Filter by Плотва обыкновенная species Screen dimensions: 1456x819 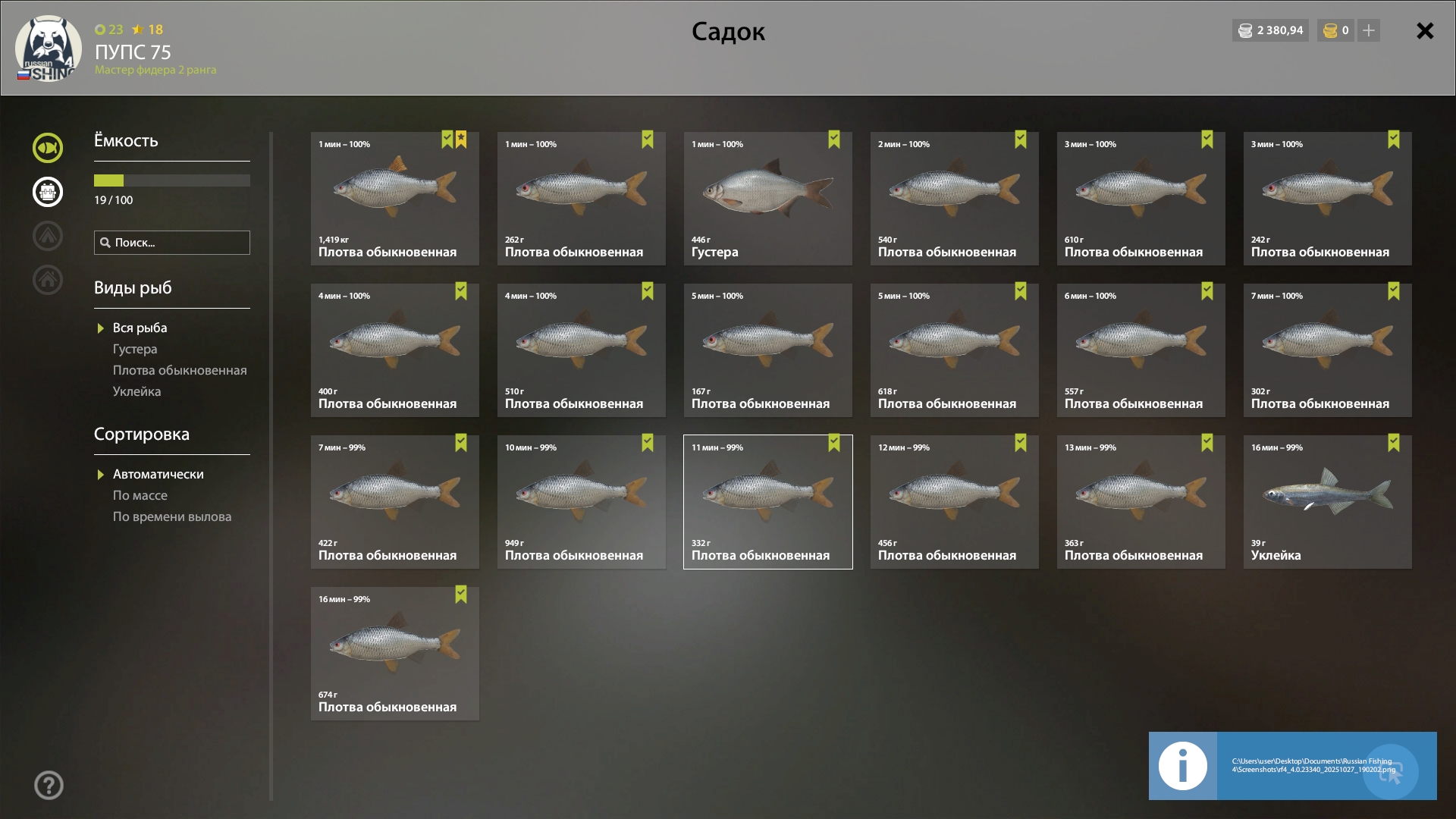click(x=180, y=370)
